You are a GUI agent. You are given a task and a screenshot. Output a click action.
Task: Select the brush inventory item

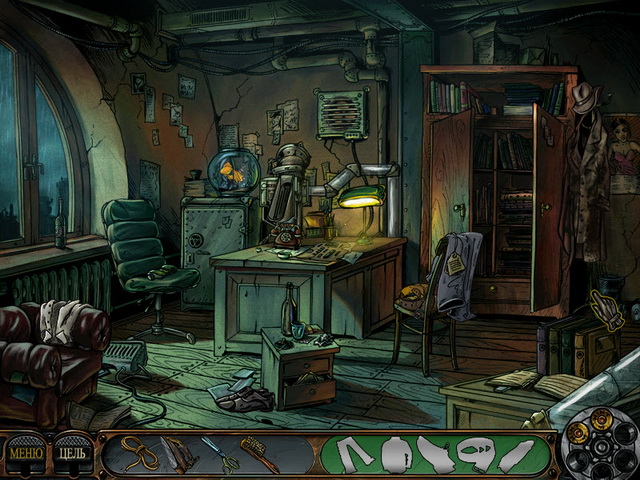point(258,454)
